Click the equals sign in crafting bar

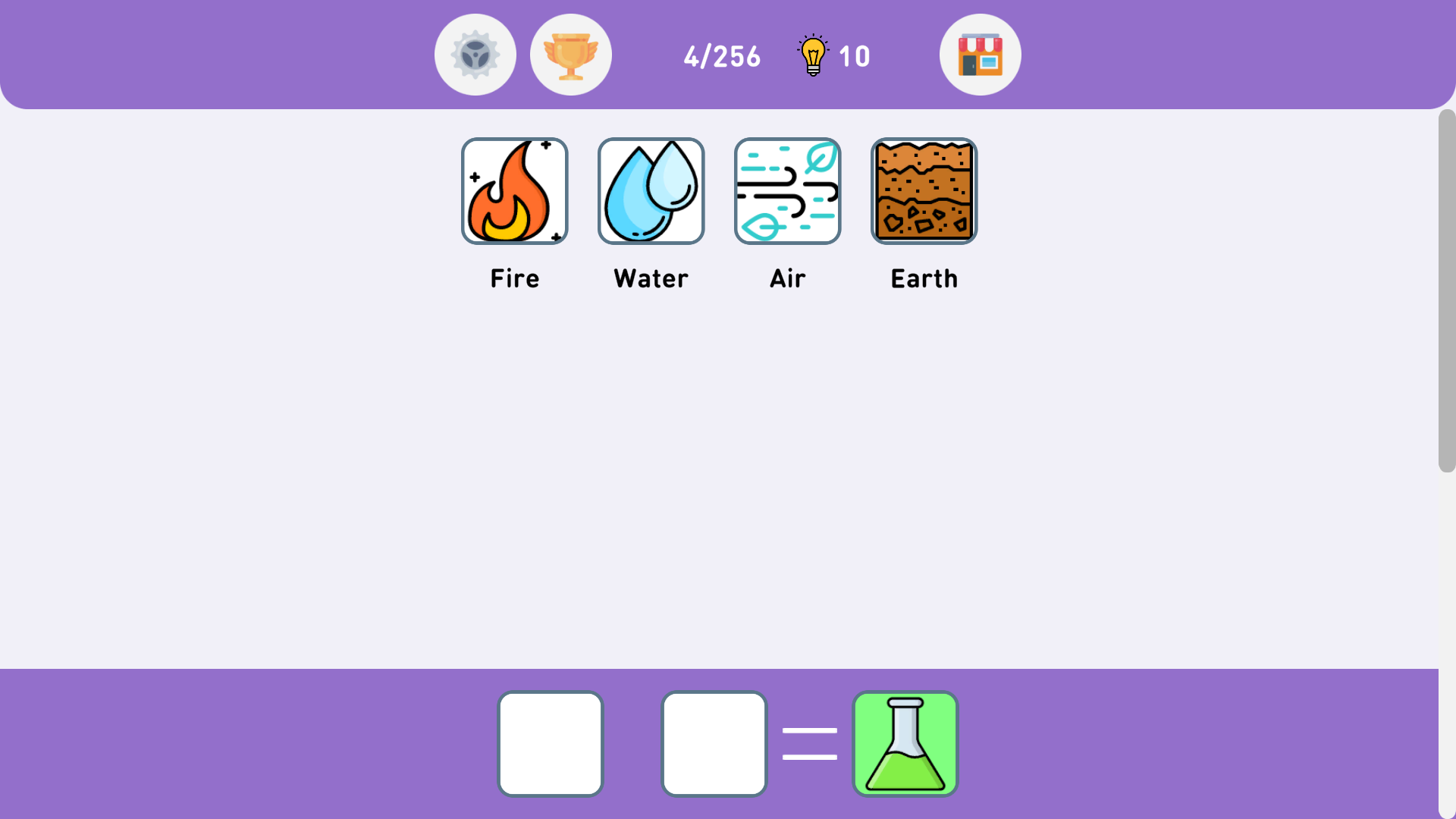809,743
